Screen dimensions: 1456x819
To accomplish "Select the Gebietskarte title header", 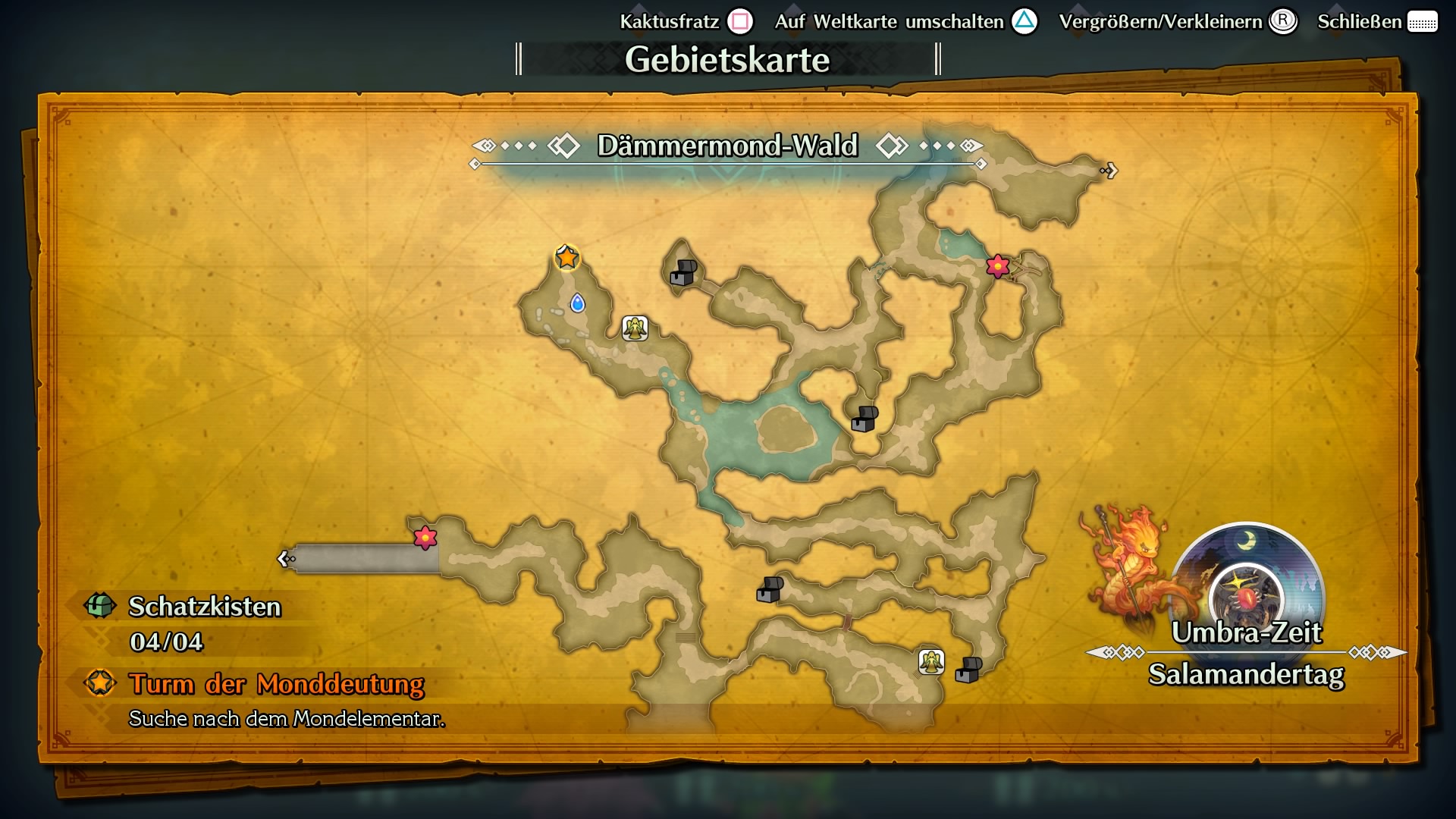I will pyautogui.click(x=727, y=58).
